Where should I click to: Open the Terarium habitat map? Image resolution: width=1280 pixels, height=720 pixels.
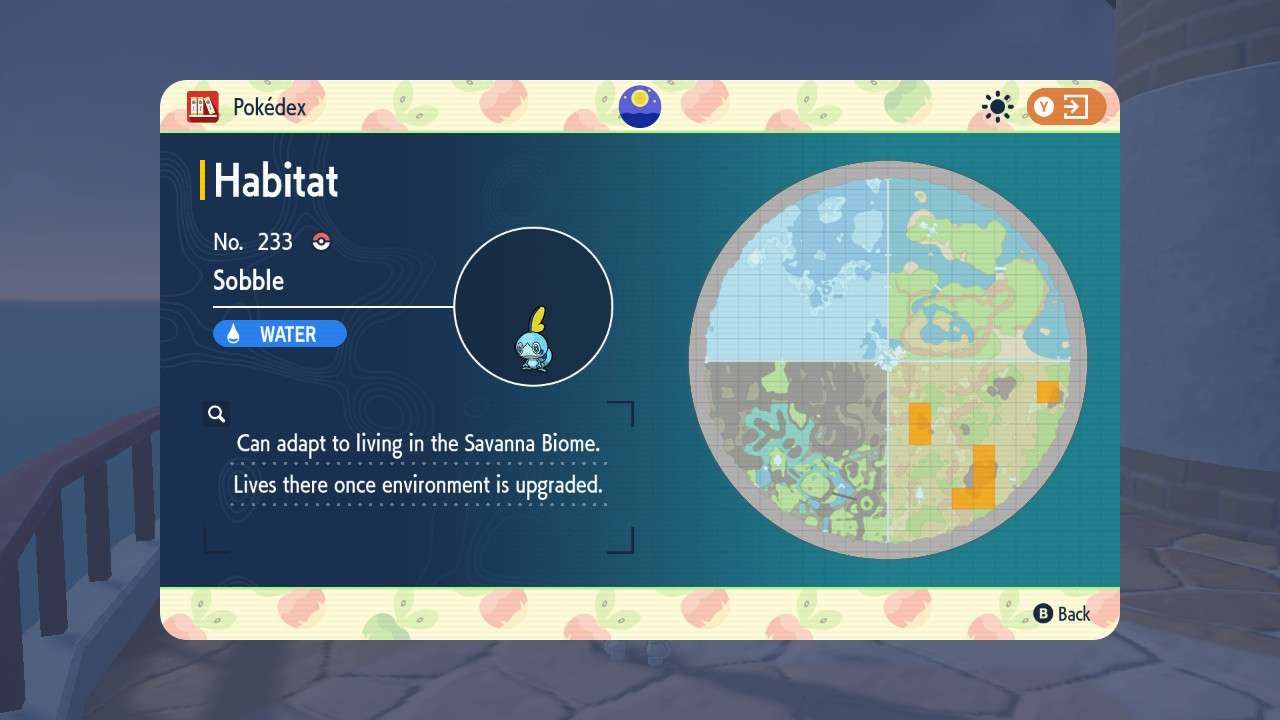887,360
